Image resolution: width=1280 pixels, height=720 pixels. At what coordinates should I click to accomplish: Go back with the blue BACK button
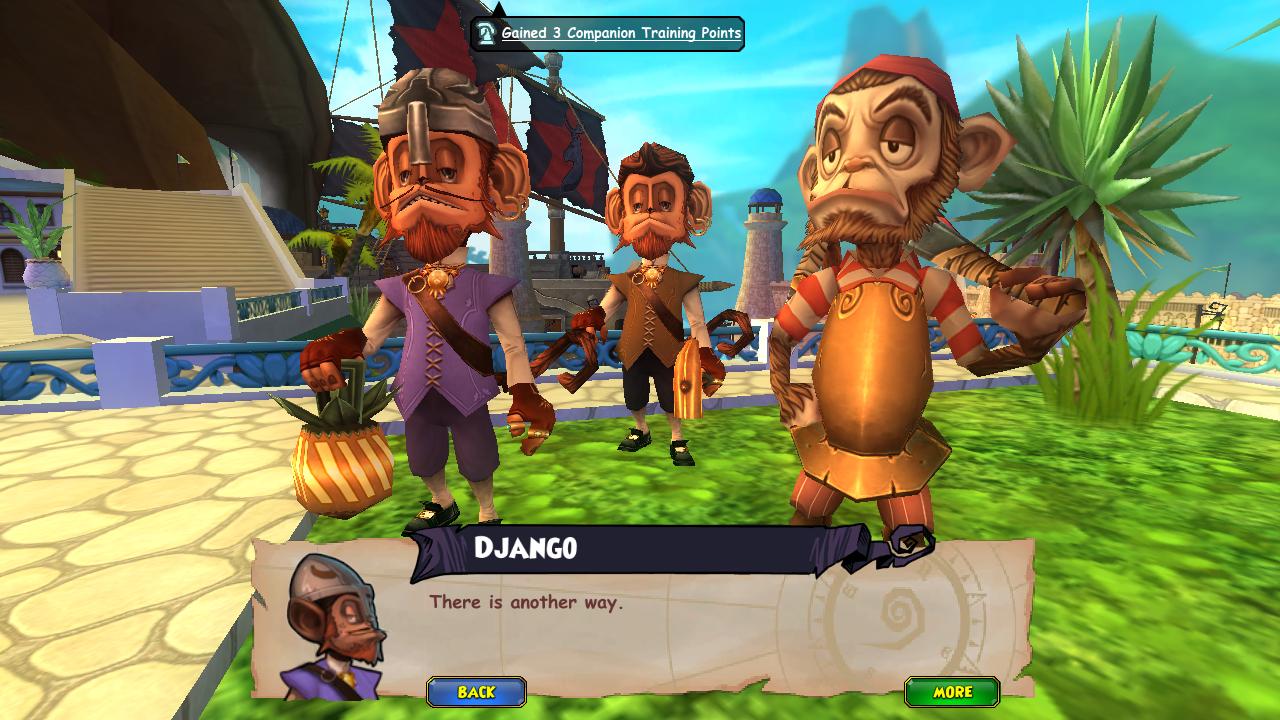[476, 692]
